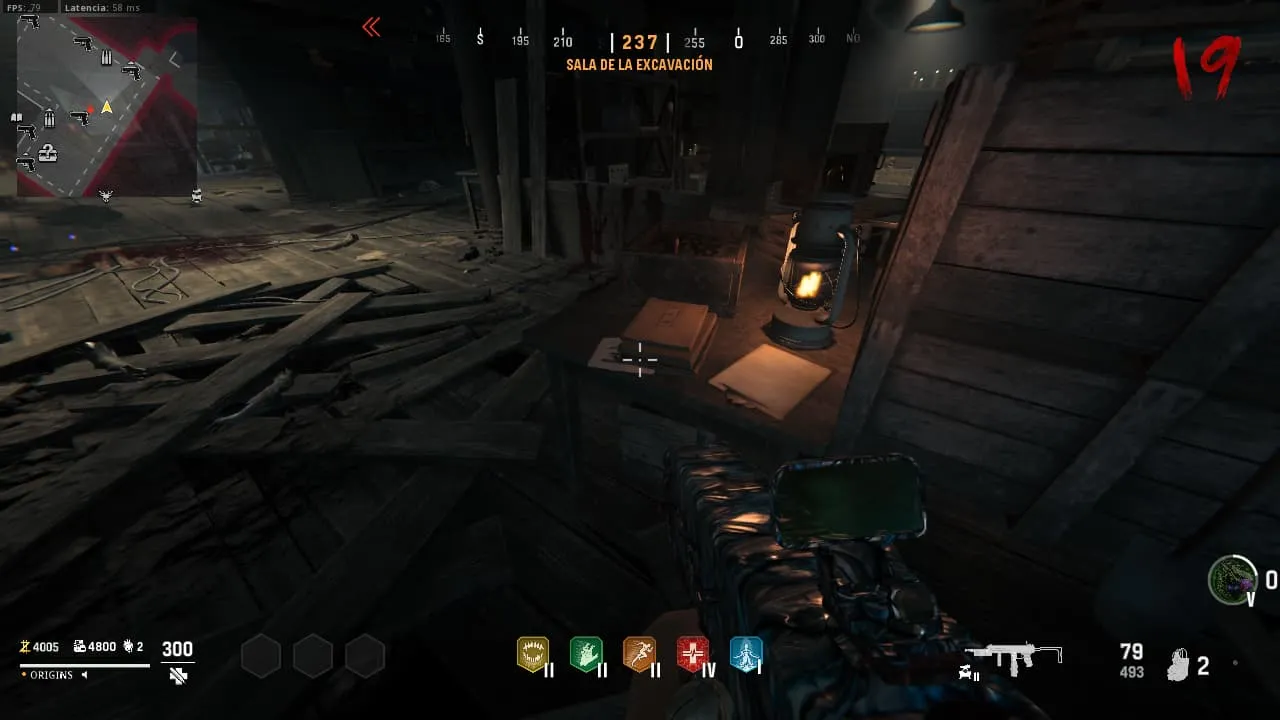Image resolution: width=1280 pixels, height=720 pixels.
Task: Choose the orange running-man perk icon
Action: click(x=639, y=654)
